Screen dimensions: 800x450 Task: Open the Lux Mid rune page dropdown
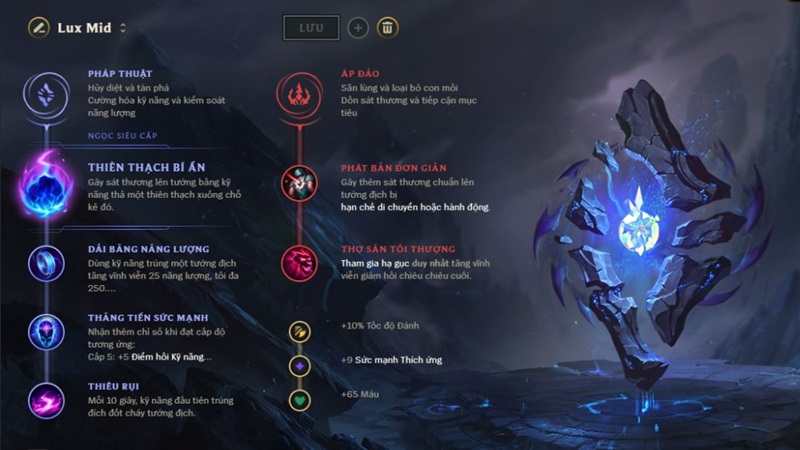coord(123,28)
